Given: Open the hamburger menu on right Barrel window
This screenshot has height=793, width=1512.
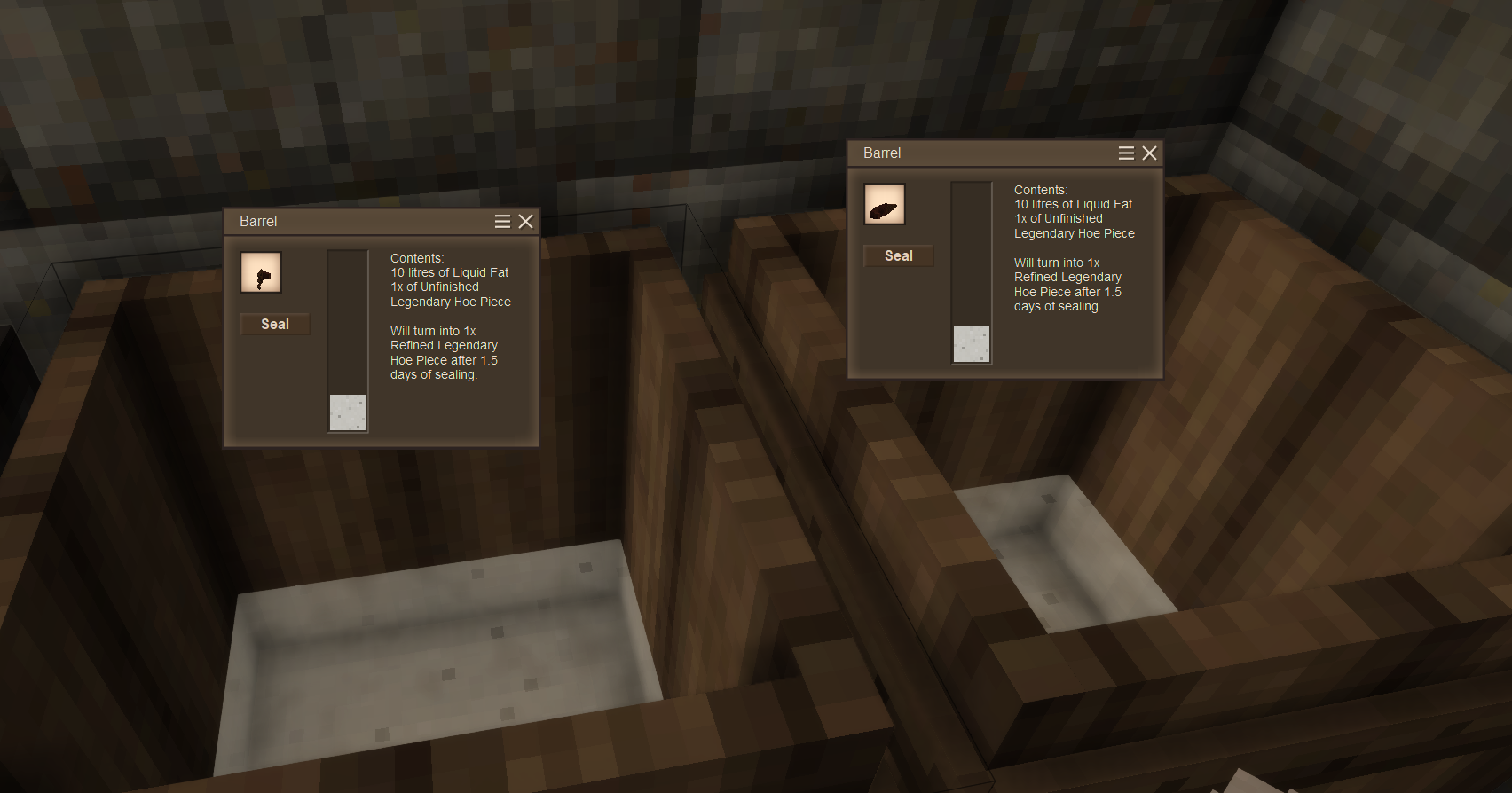Looking at the screenshot, I should coord(1125,153).
